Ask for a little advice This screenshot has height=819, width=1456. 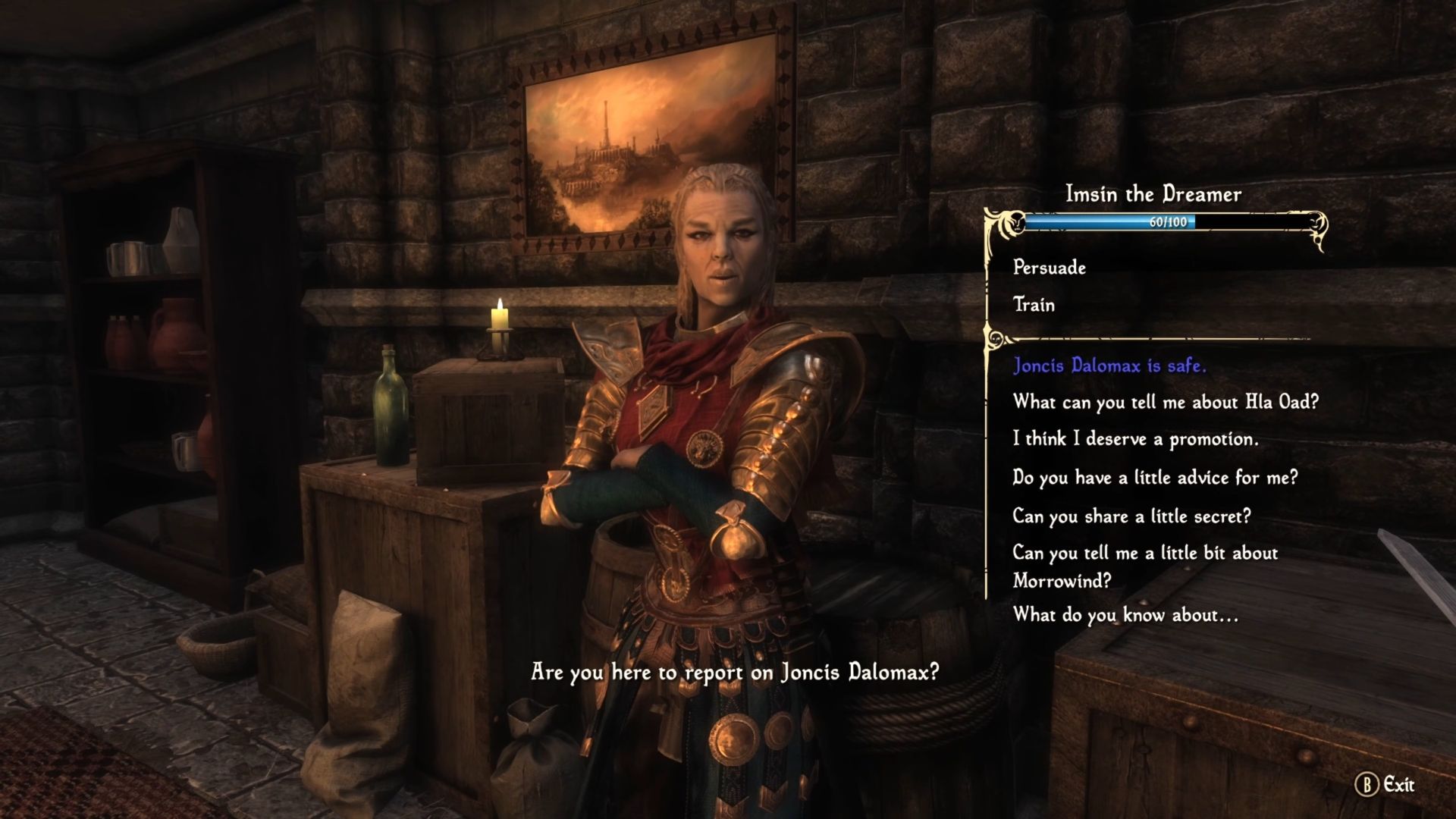coord(1155,478)
